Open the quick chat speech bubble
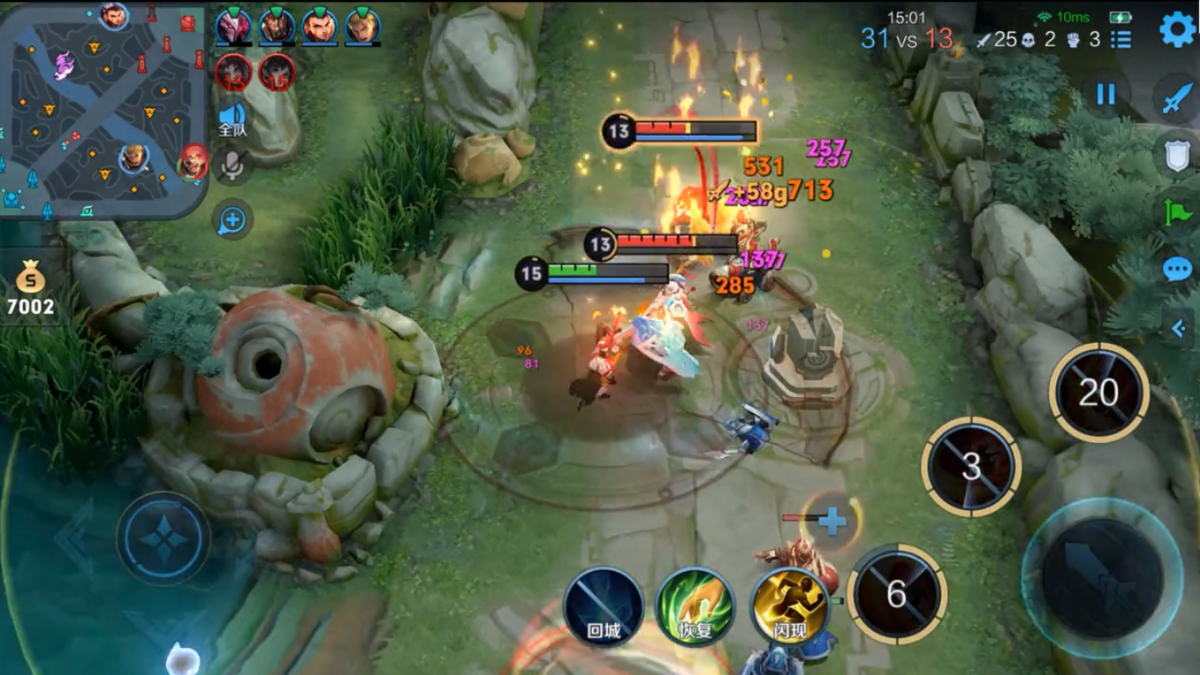This screenshot has height=675, width=1200. [x=1177, y=269]
